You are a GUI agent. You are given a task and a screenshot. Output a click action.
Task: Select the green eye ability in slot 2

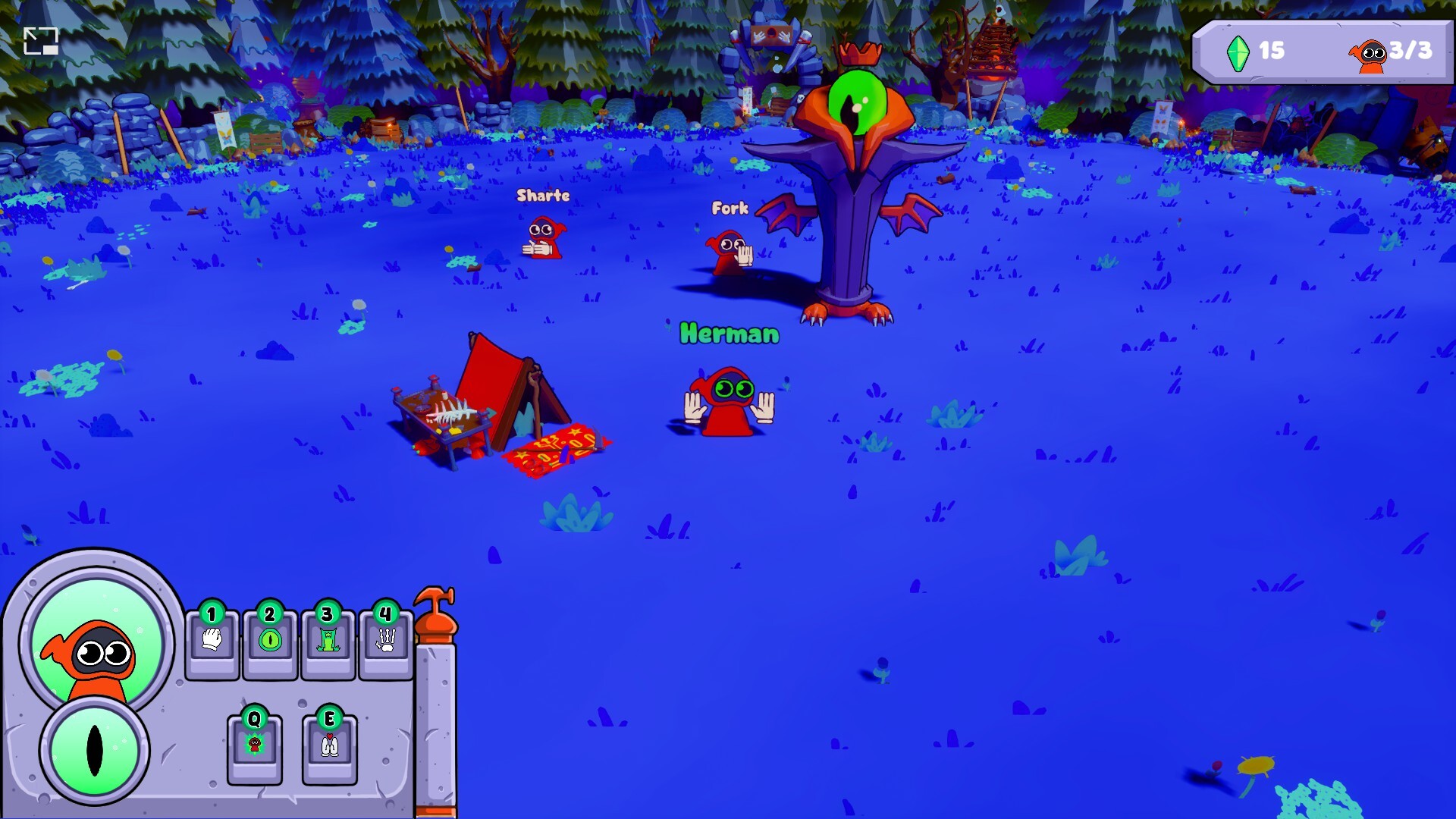pos(271,641)
